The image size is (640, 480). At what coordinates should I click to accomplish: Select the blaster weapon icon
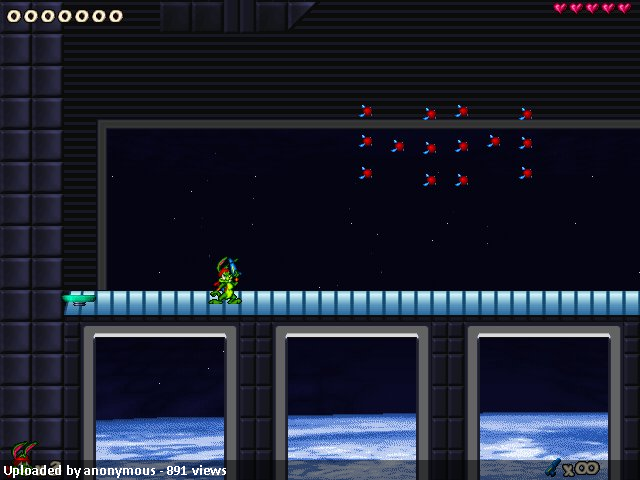(552, 467)
